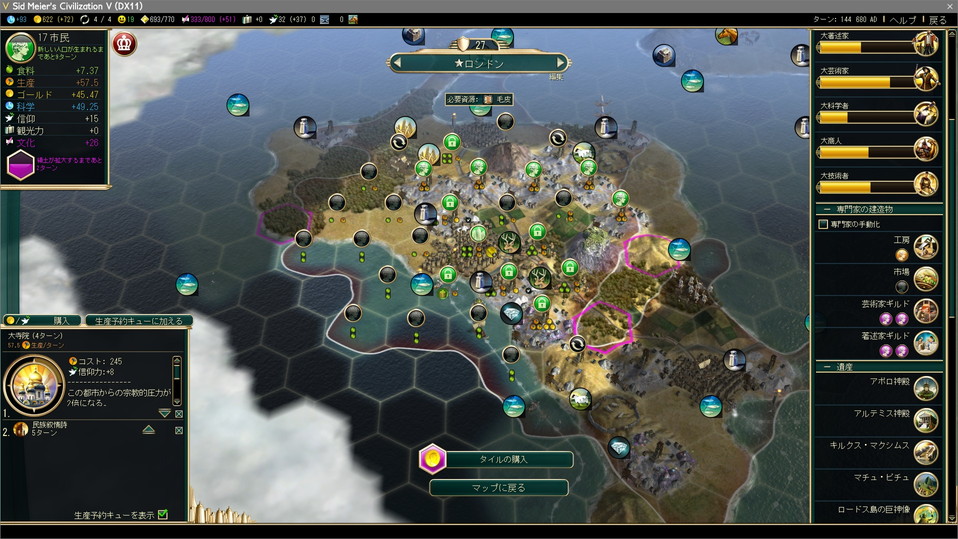Move 大寺院 down in the queue
Viewport: 958px width, 539px height.
click(x=164, y=413)
